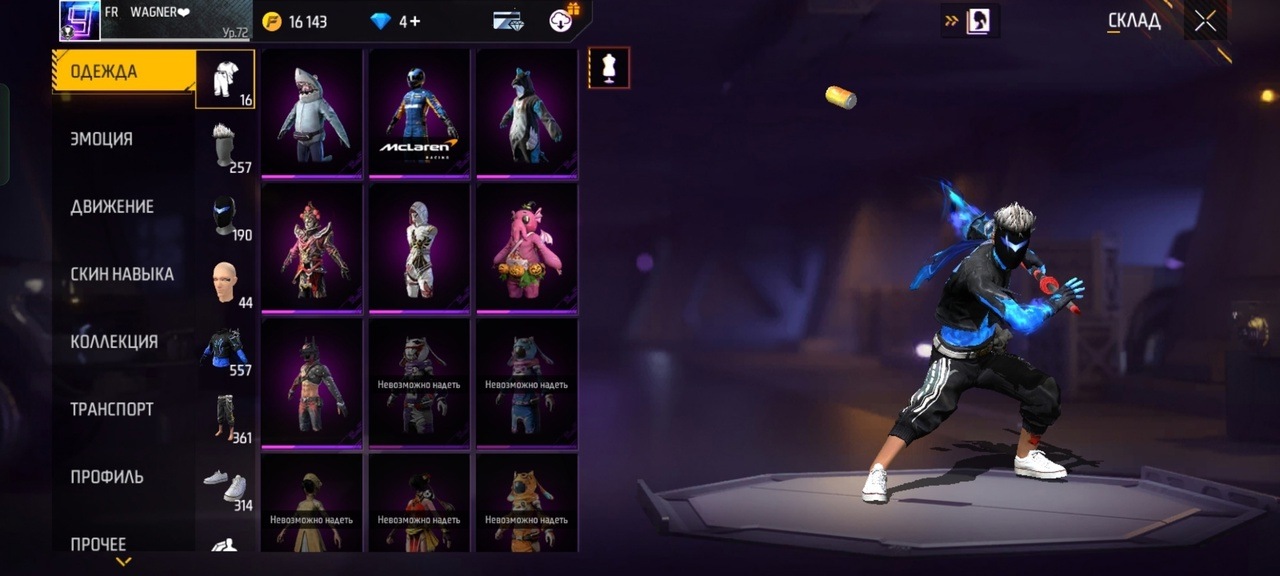Click the gold coin balance

coord(295,21)
